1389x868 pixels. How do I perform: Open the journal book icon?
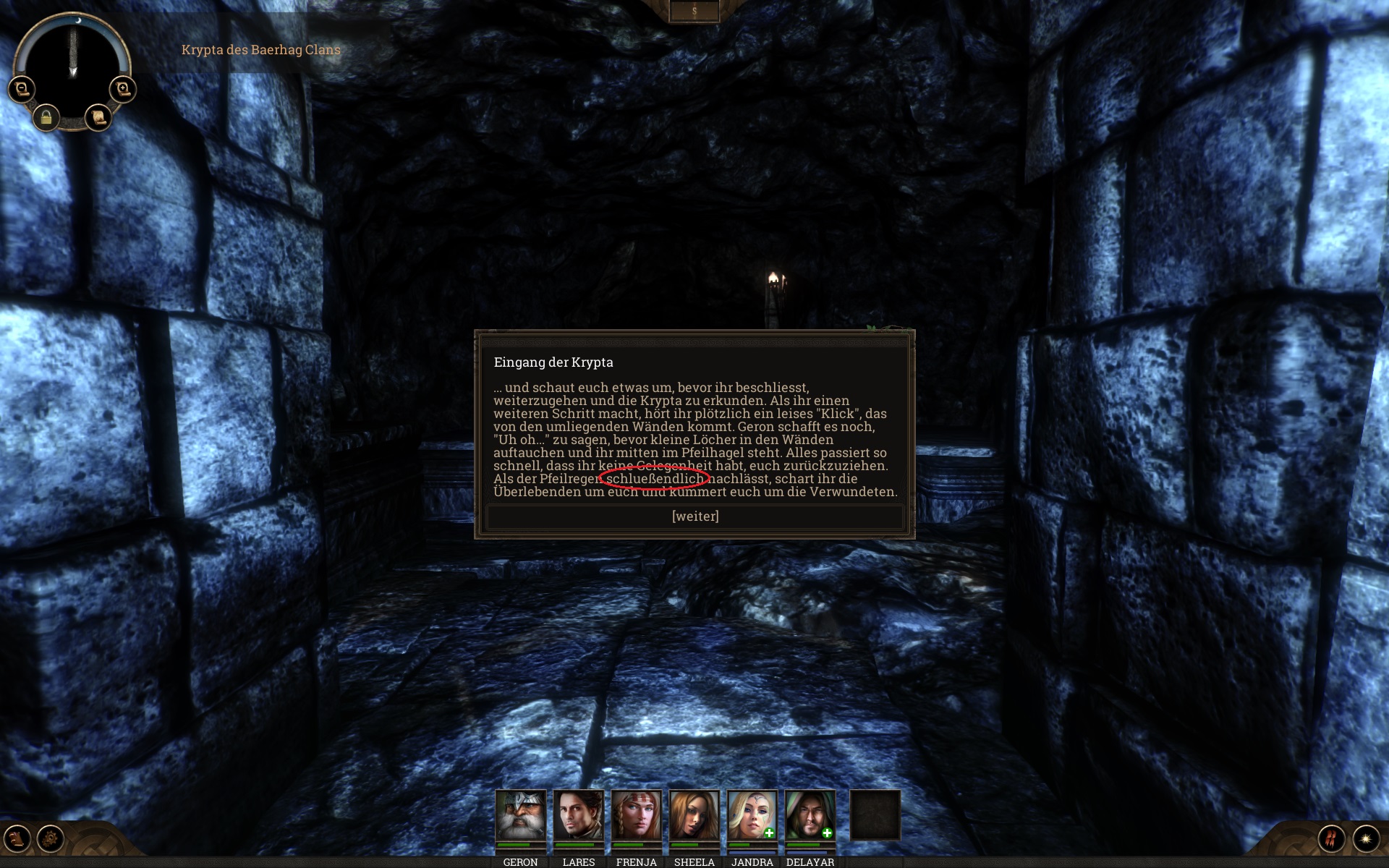click(17, 839)
